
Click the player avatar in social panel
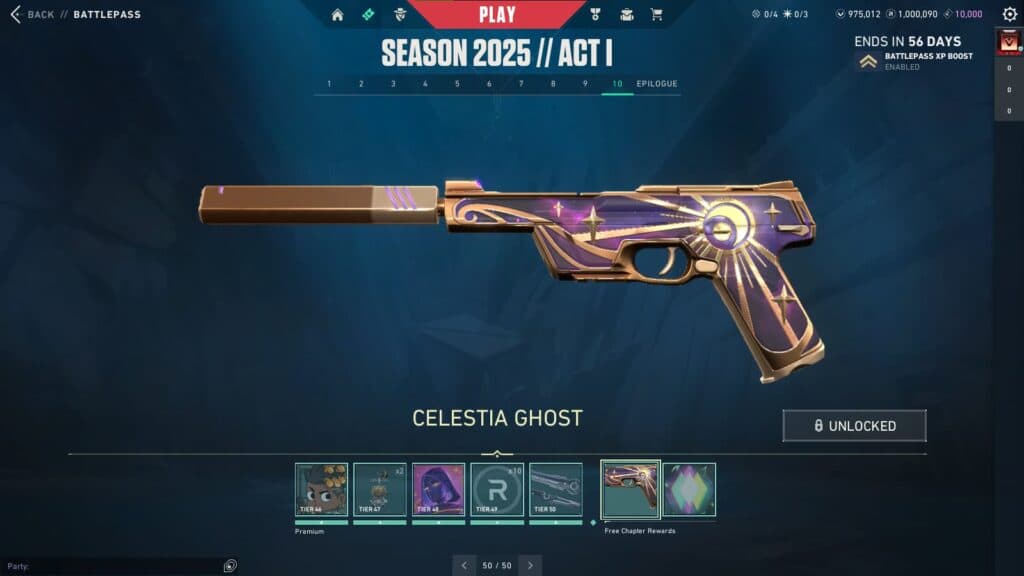[x=1008, y=42]
